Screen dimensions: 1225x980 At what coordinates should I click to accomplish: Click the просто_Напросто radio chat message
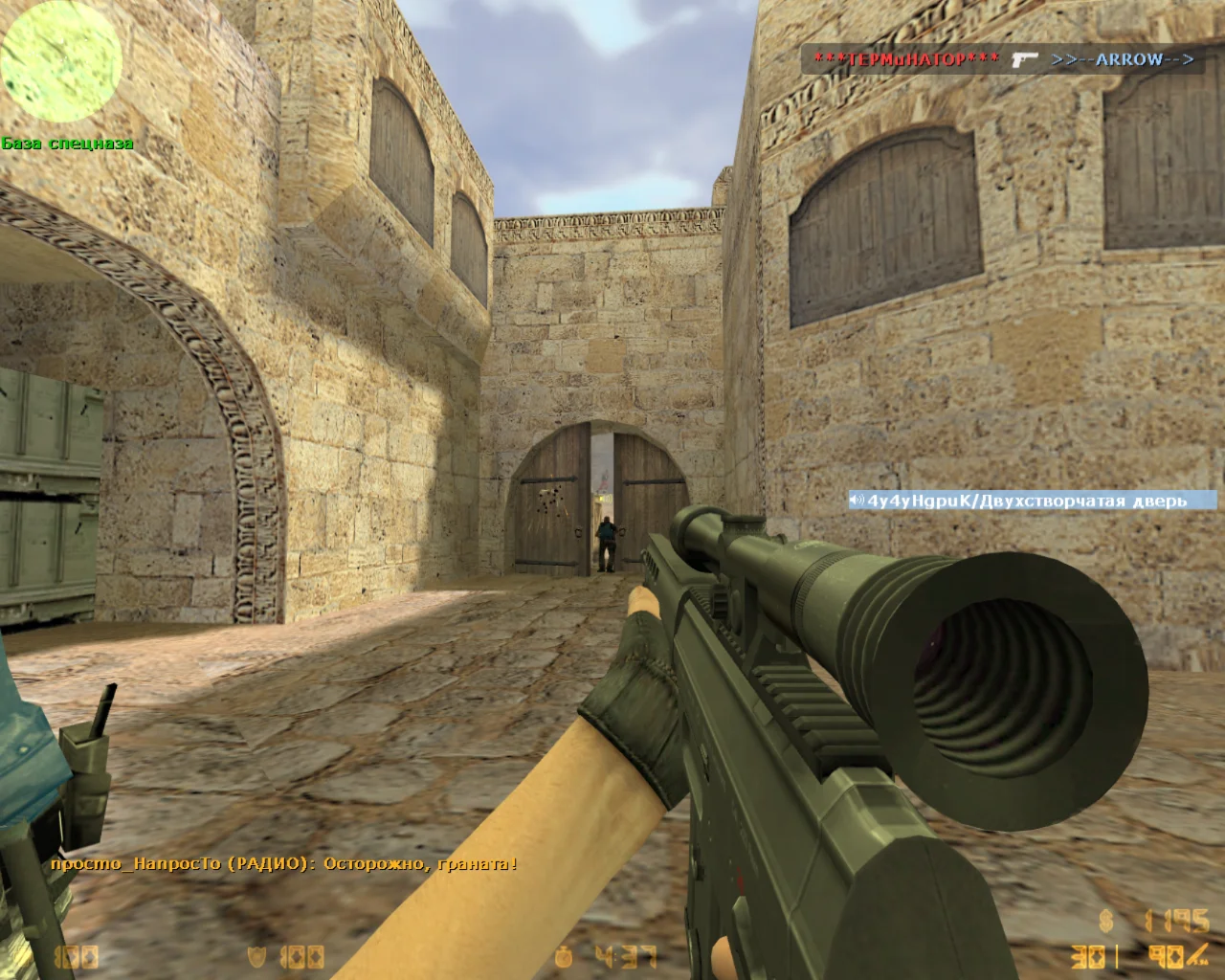click(x=283, y=863)
